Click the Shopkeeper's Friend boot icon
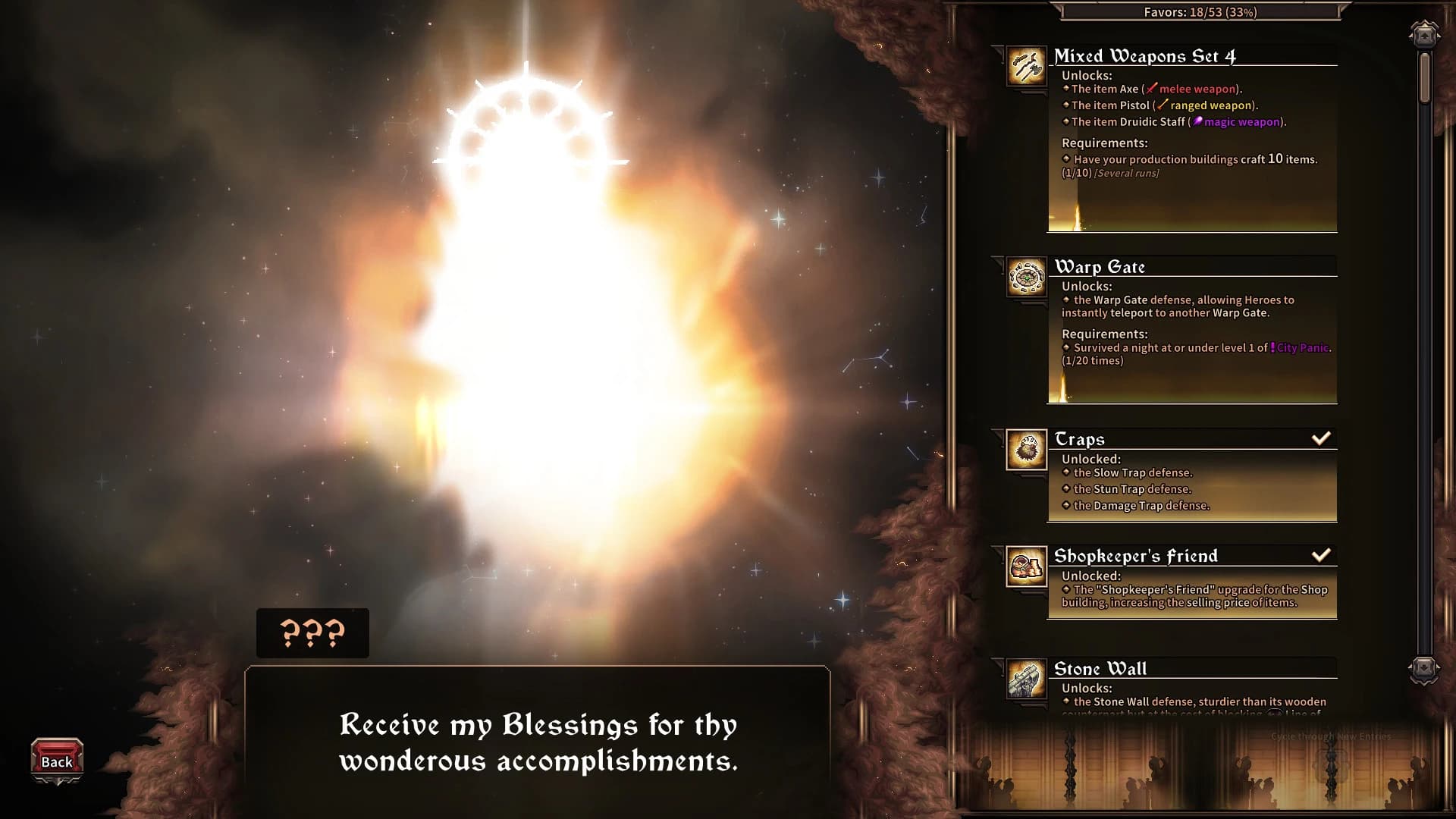The image size is (1456, 819). 1026,567
